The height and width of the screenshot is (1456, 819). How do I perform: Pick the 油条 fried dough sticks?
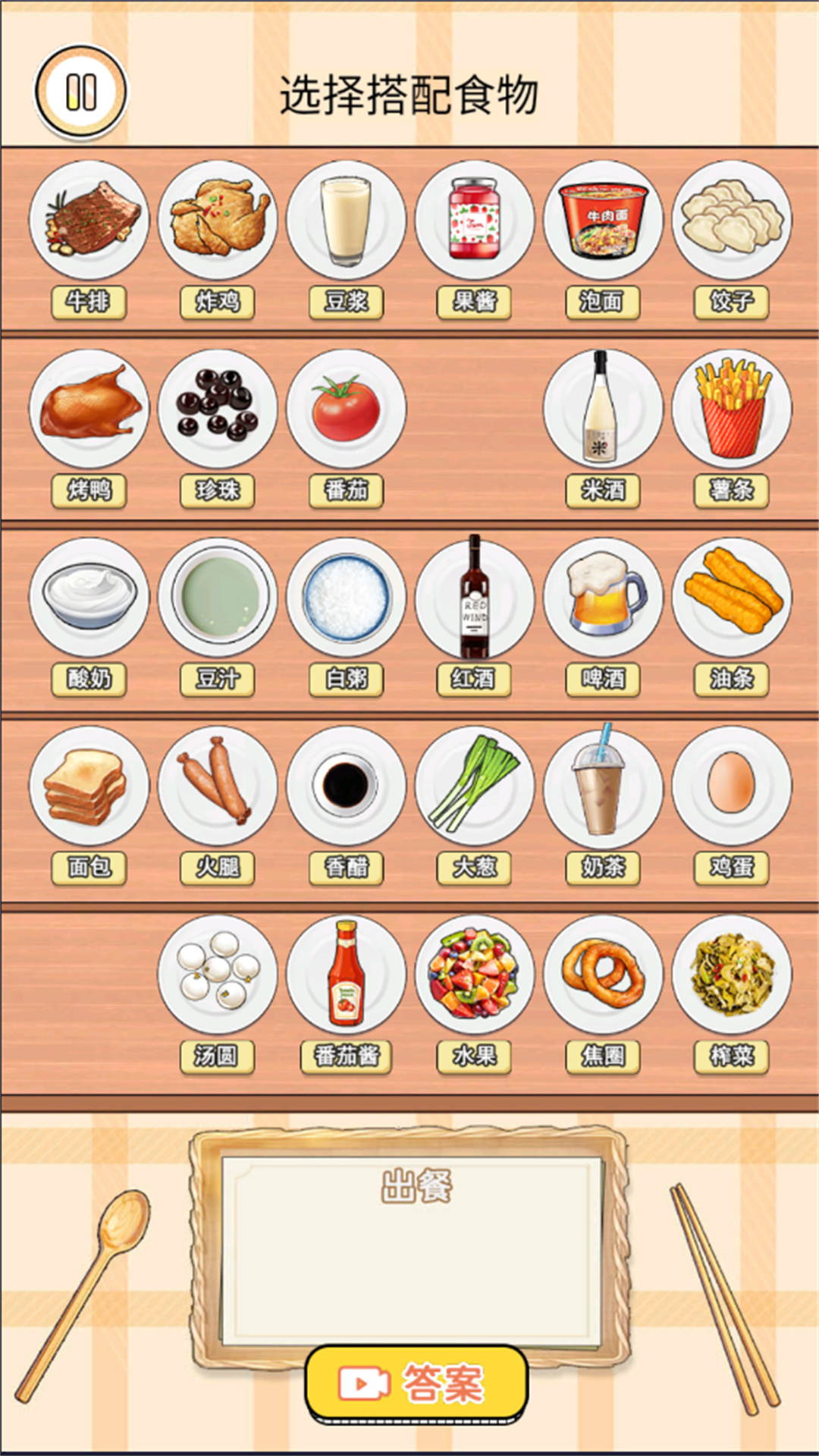tap(732, 598)
